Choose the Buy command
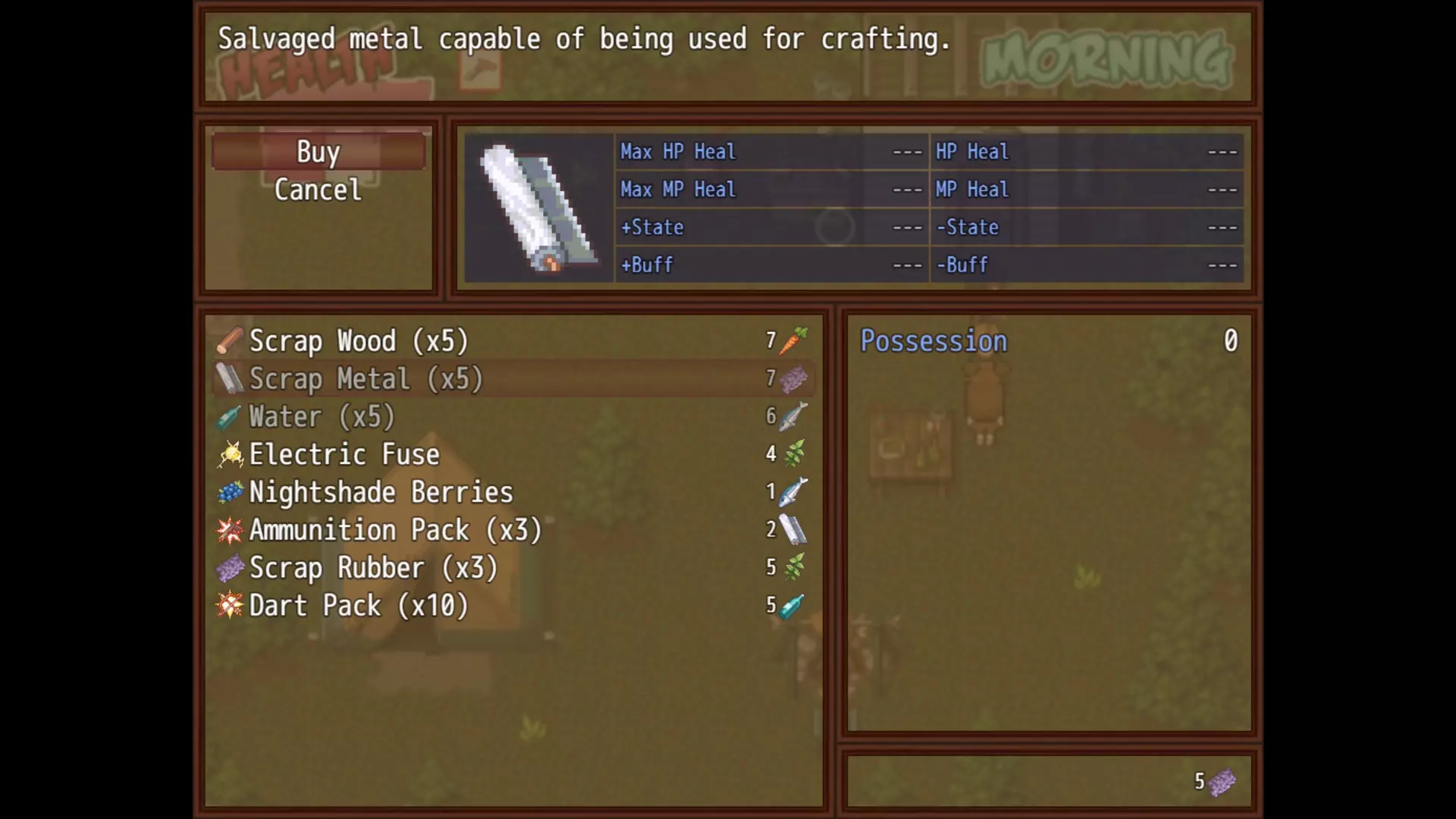This screenshot has height=819, width=1456. pos(318,152)
